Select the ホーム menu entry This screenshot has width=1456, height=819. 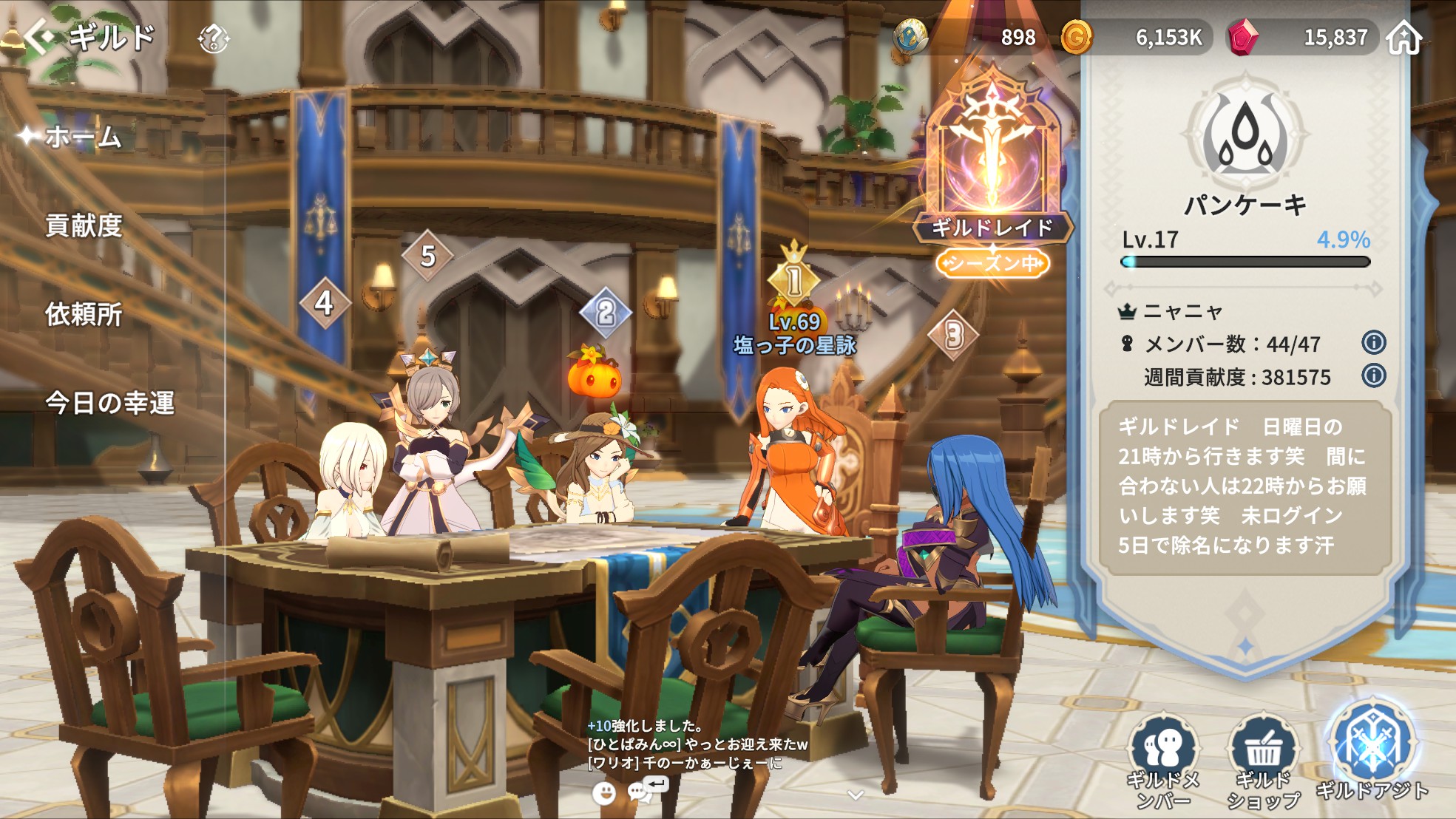pyautogui.click(x=83, y=137)
